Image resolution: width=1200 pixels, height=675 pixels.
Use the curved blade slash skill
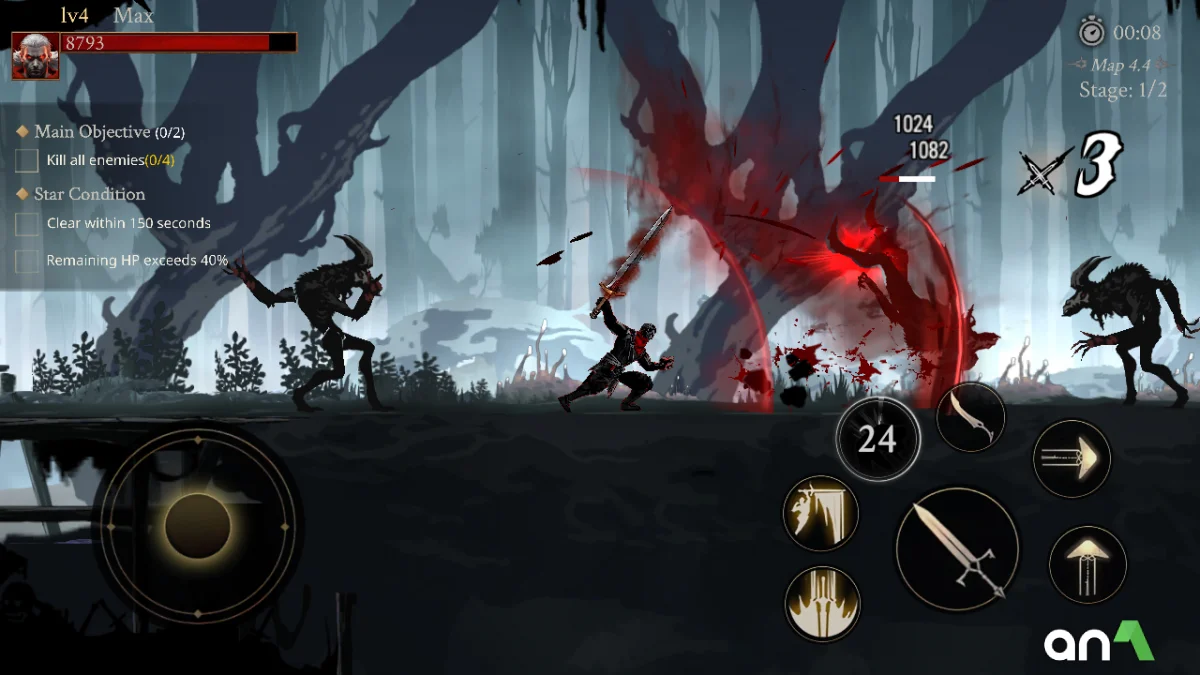click(970, 416)
